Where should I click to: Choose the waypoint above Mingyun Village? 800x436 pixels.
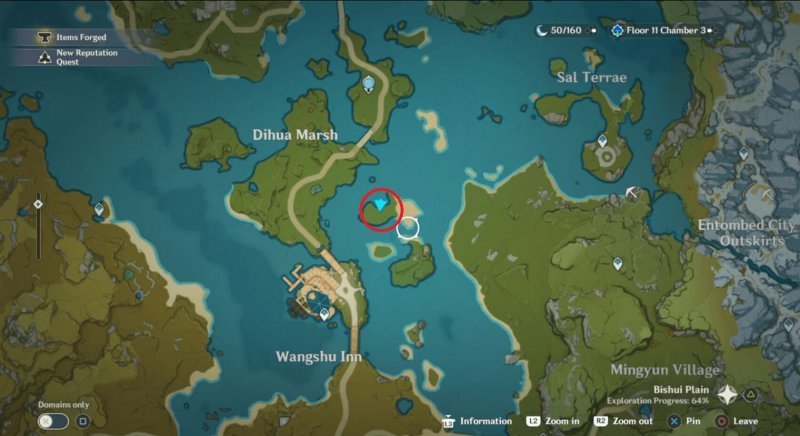tap(617, 263)
